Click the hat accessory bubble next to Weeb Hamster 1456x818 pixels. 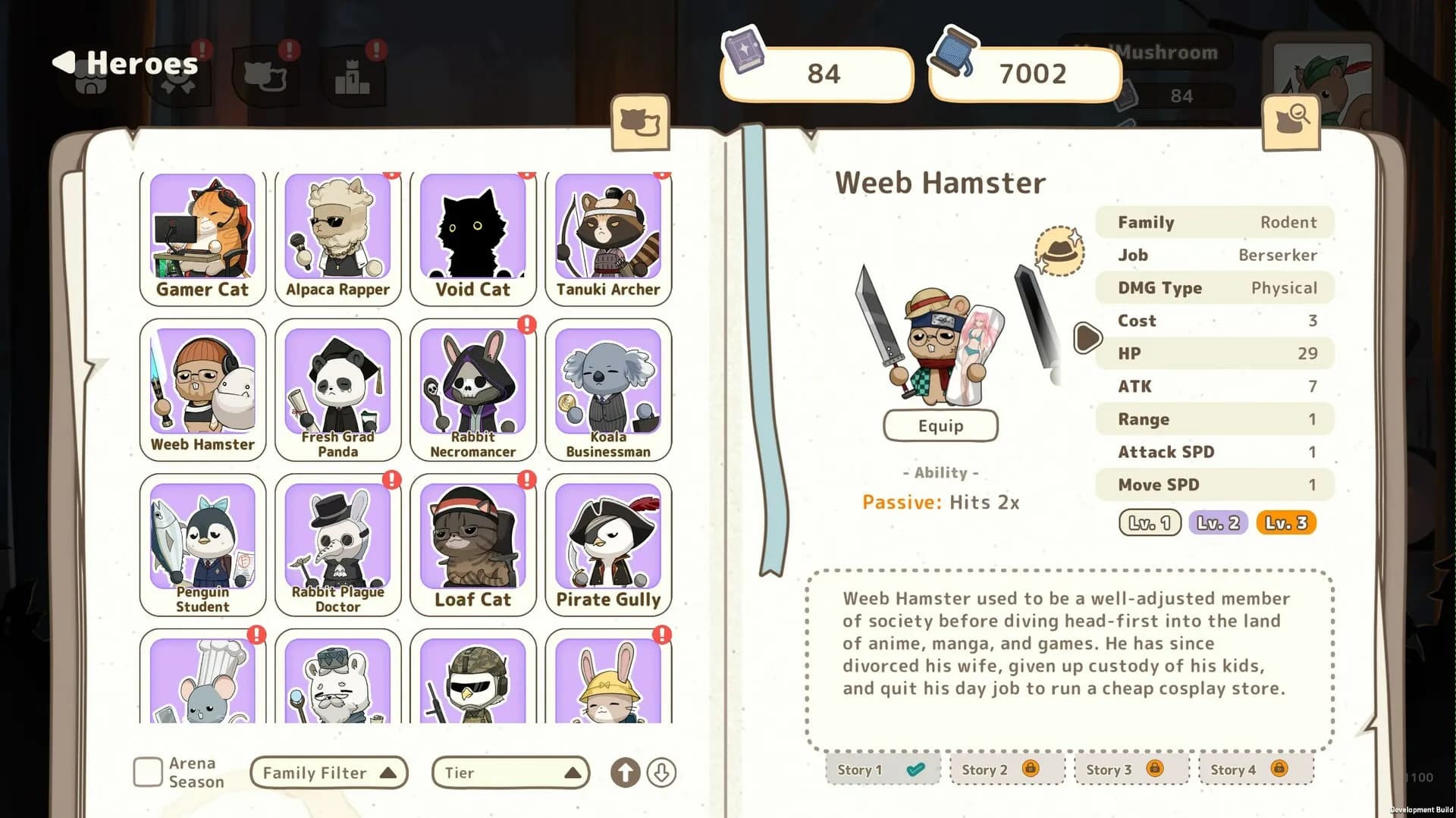(1059, 250)
